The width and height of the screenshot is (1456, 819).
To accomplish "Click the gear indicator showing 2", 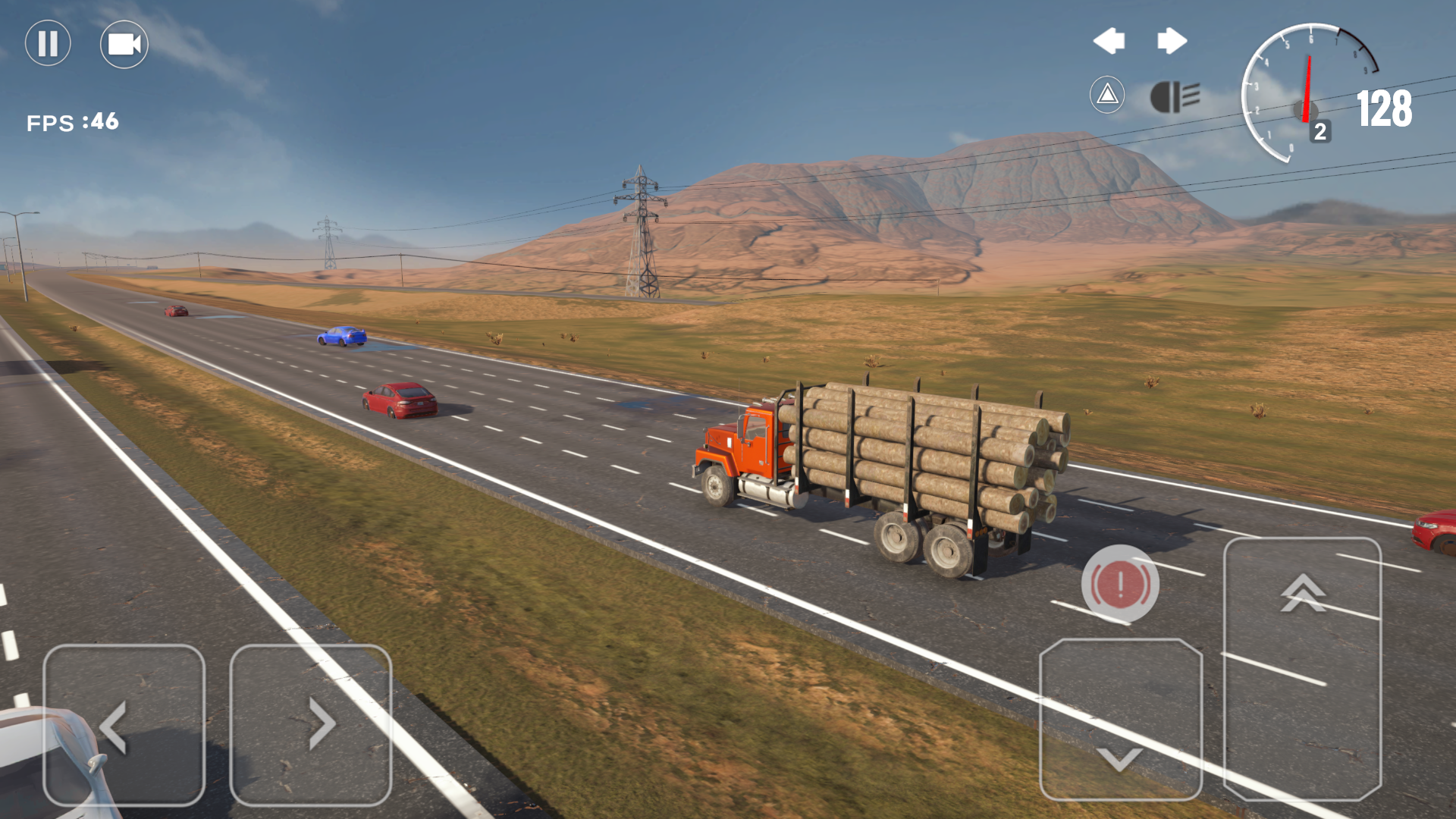I will click(1319, 130).
